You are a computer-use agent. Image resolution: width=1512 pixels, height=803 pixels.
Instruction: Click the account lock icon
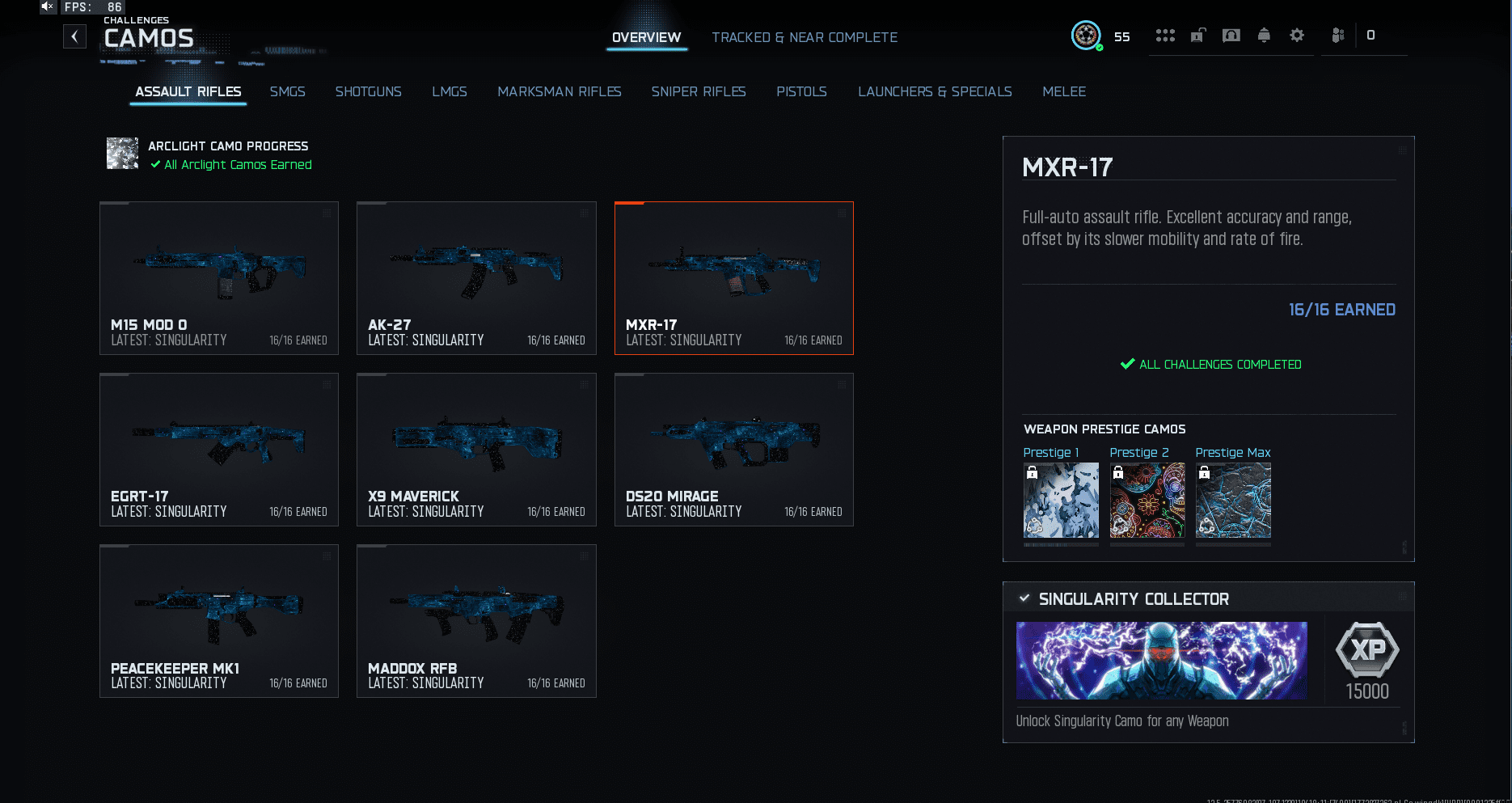pos(1197,35)
